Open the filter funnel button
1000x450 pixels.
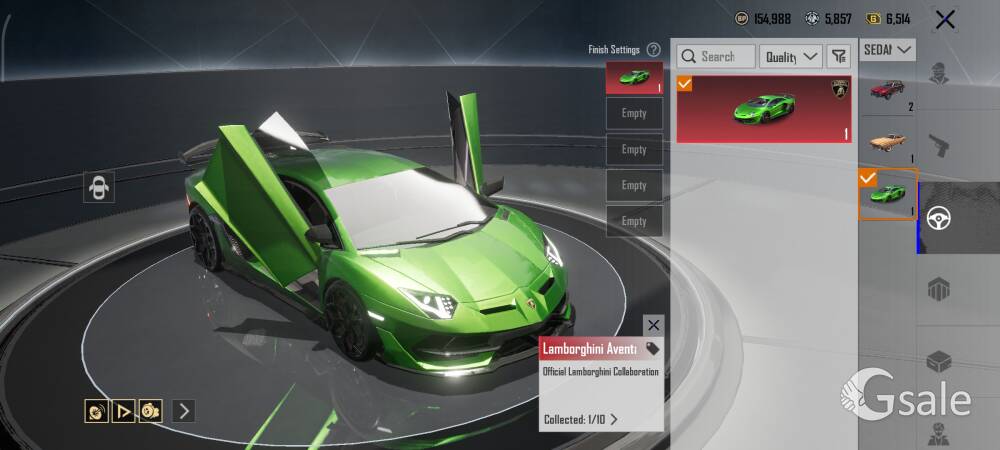(x=838, y=57)
